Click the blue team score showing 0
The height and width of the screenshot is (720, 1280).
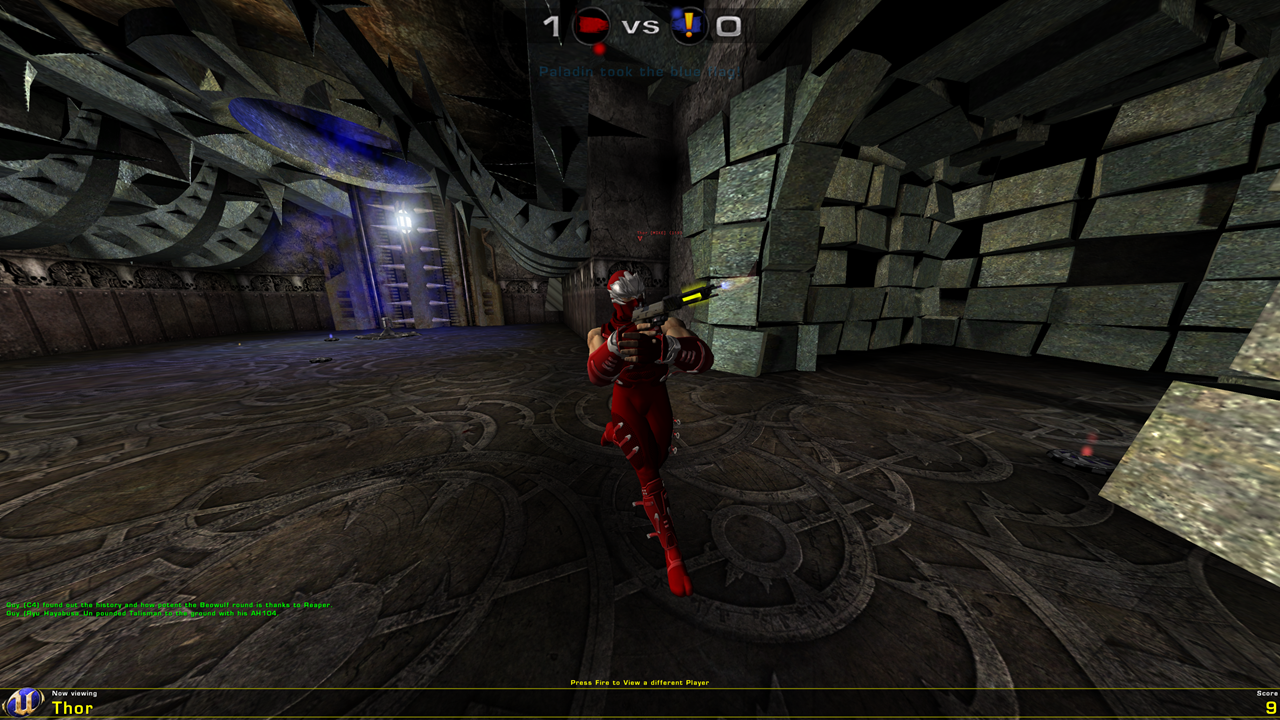pos(727,27)
